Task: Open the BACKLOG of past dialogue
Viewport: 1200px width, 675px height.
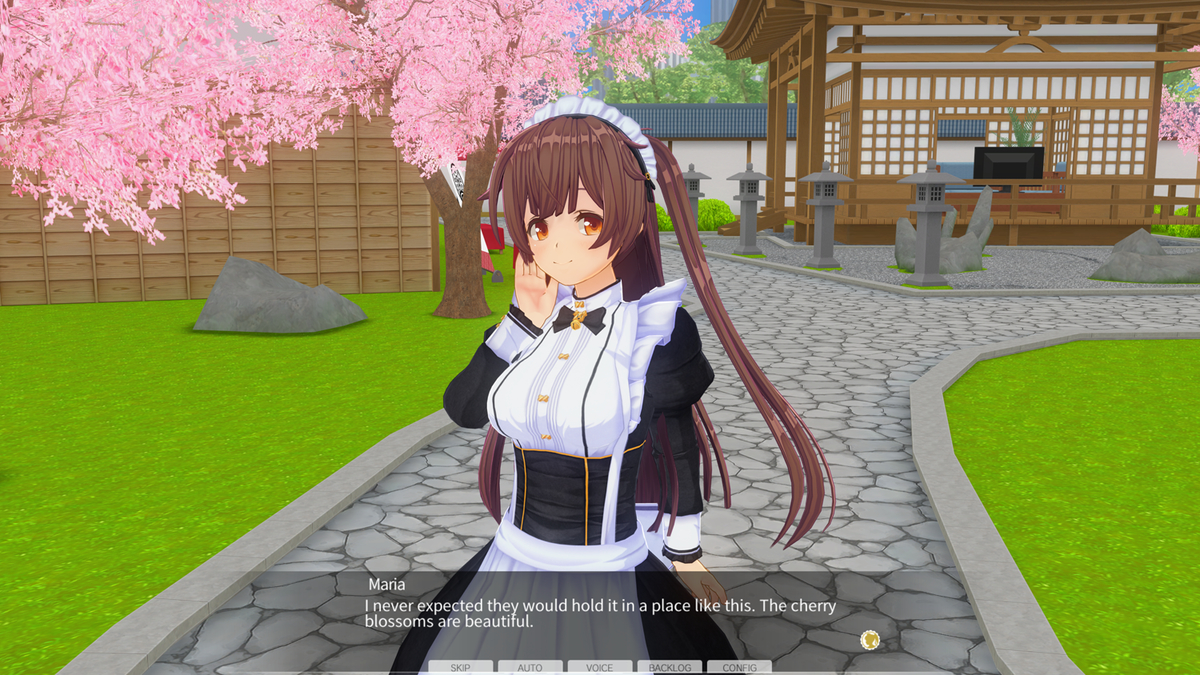Action: [x=670, y=667]
